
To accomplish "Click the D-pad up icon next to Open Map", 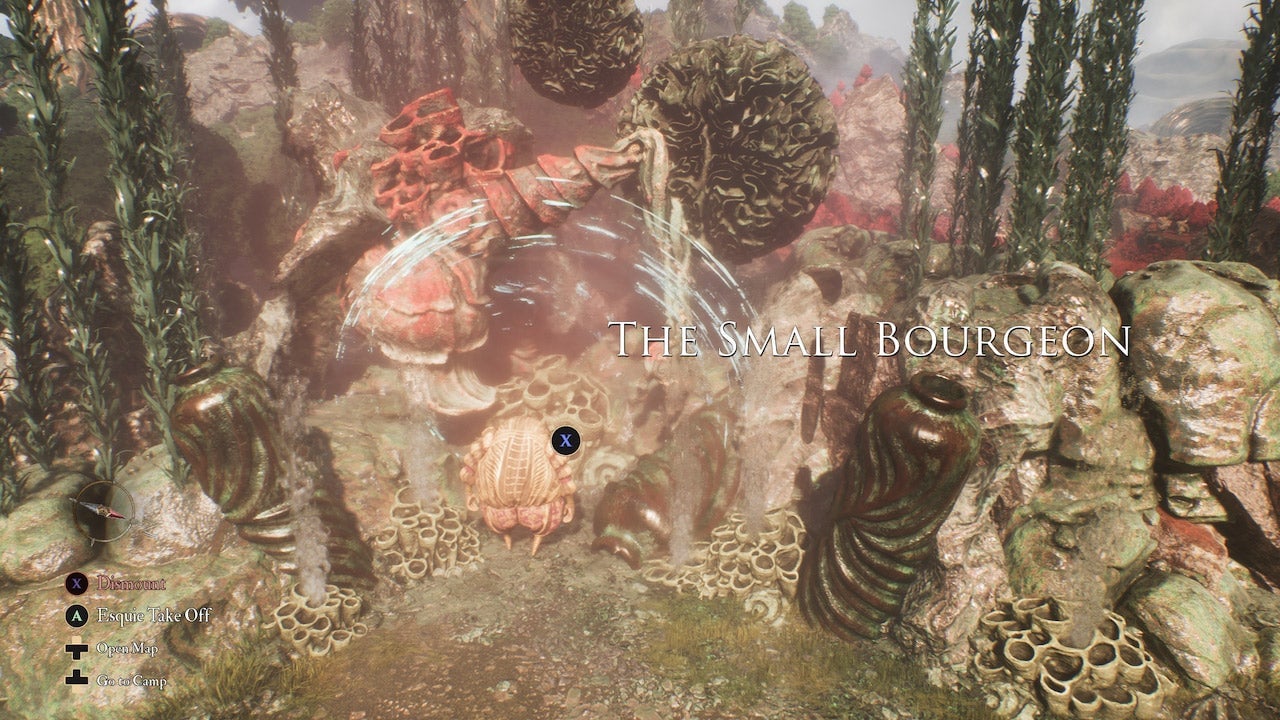I will pyautogui.click(x=75, y=648).
